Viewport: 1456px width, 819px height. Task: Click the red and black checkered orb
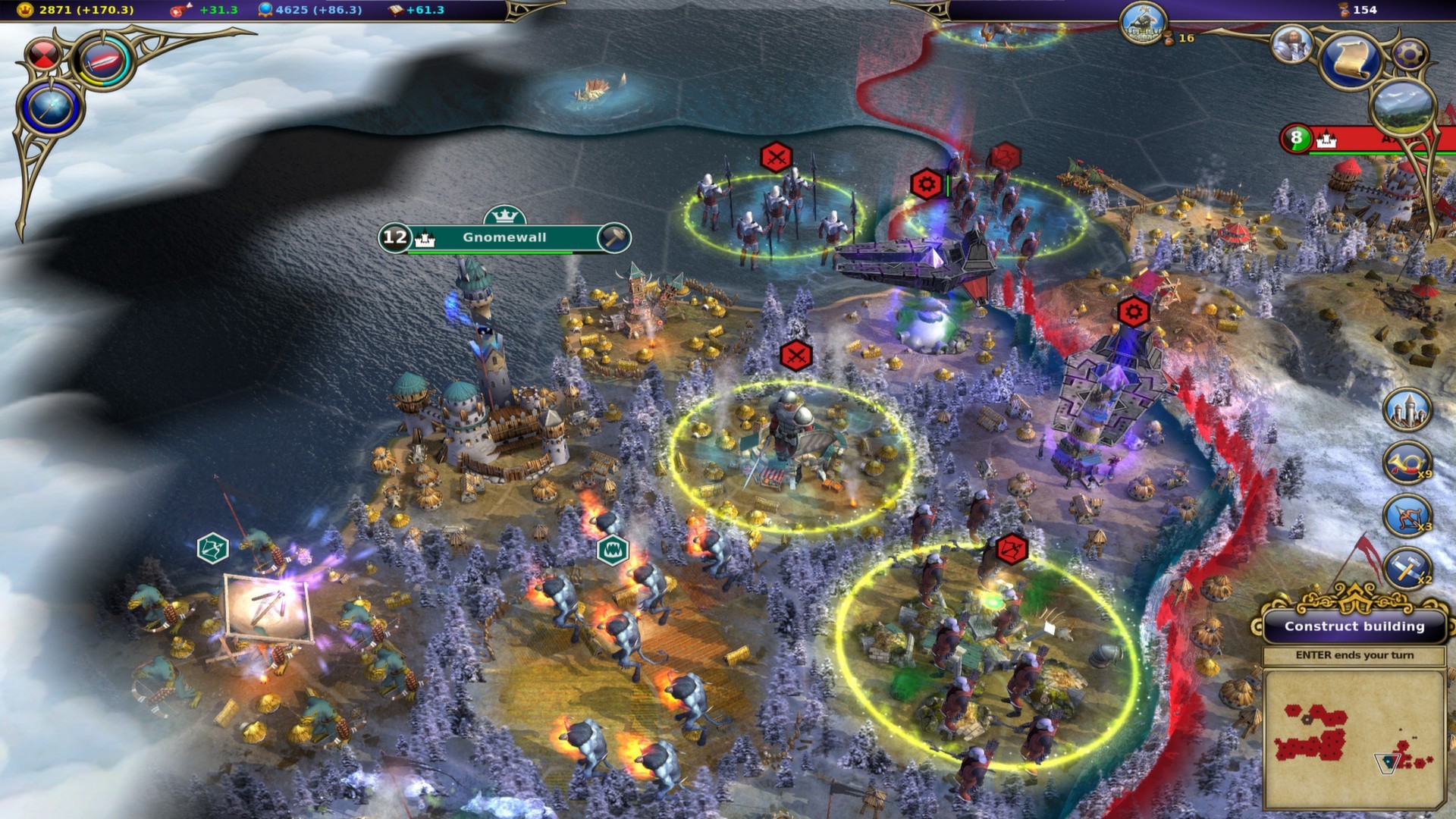42,55
